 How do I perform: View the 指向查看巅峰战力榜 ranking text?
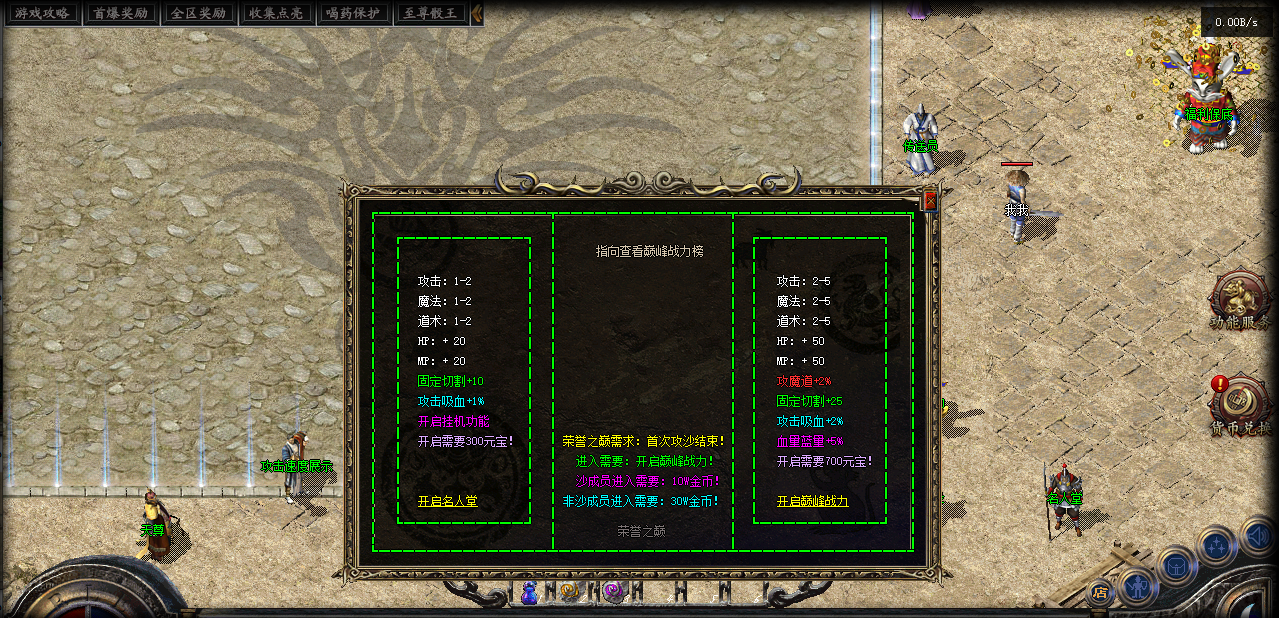click(x=649, y=251)
